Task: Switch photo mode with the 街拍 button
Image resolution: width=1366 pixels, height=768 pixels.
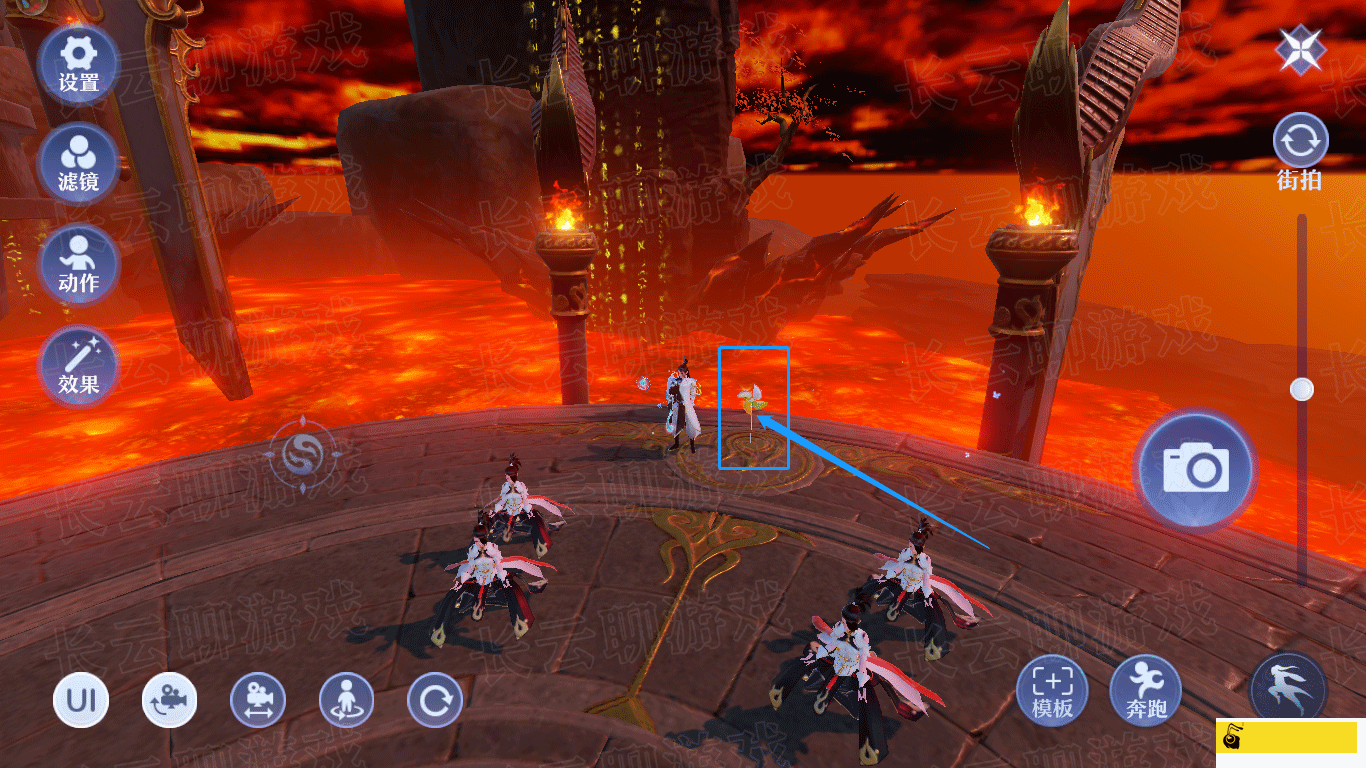Action: pos(1300,150)
